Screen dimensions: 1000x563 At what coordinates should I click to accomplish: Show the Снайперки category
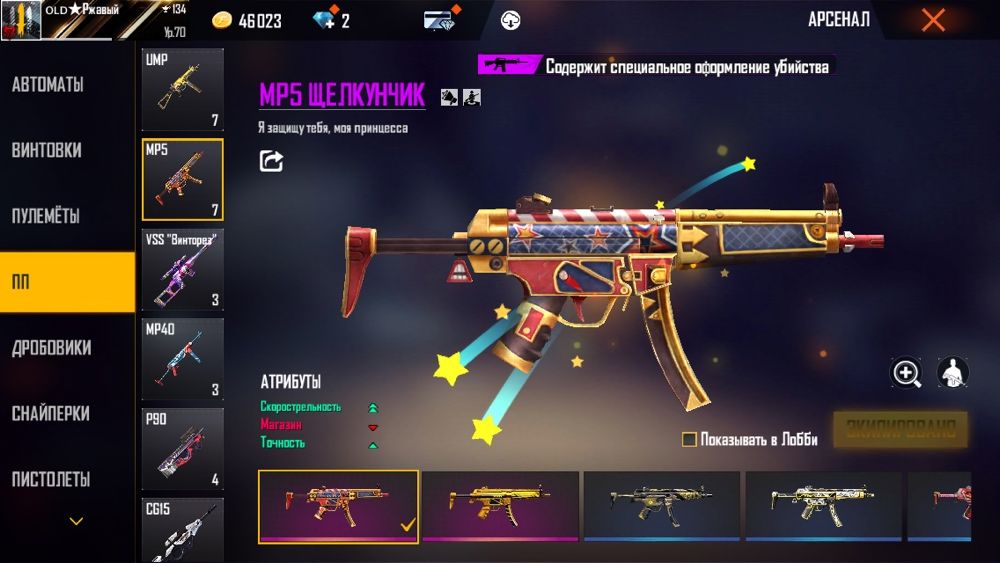(51, 413)
